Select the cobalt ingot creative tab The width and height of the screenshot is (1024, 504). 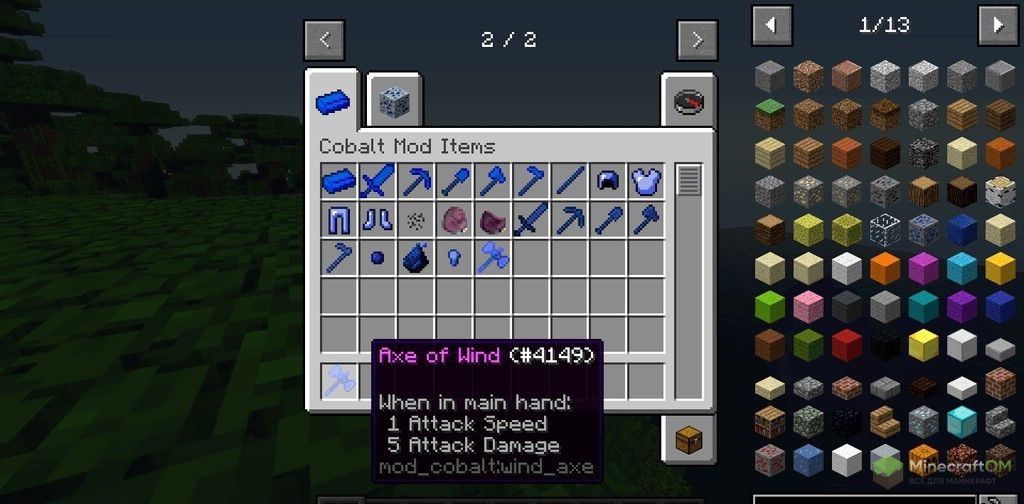333,102
